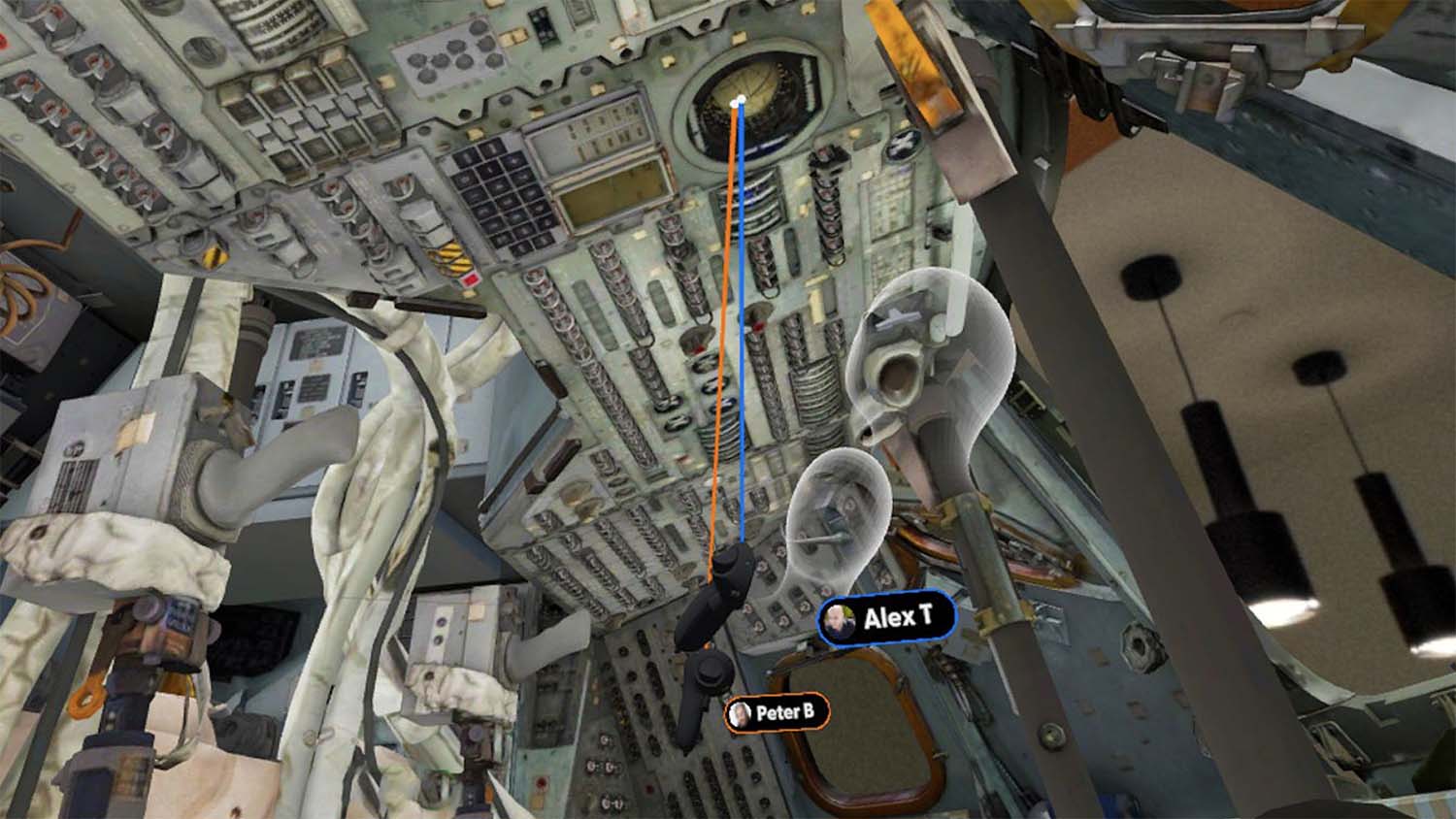The width and height of the screenshot is (1456, 819).
Task: Click the Peter B player name tag
Action: [x=777, y=713]
